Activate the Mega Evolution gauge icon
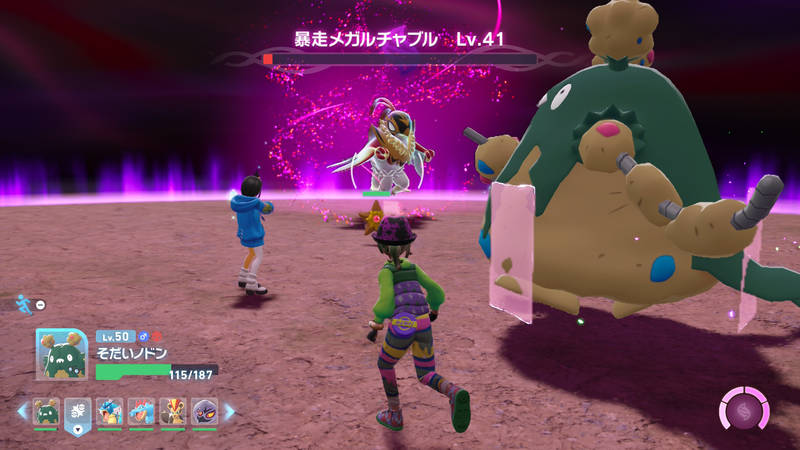This screenshot has width=800, height=450. pos(745,410)
